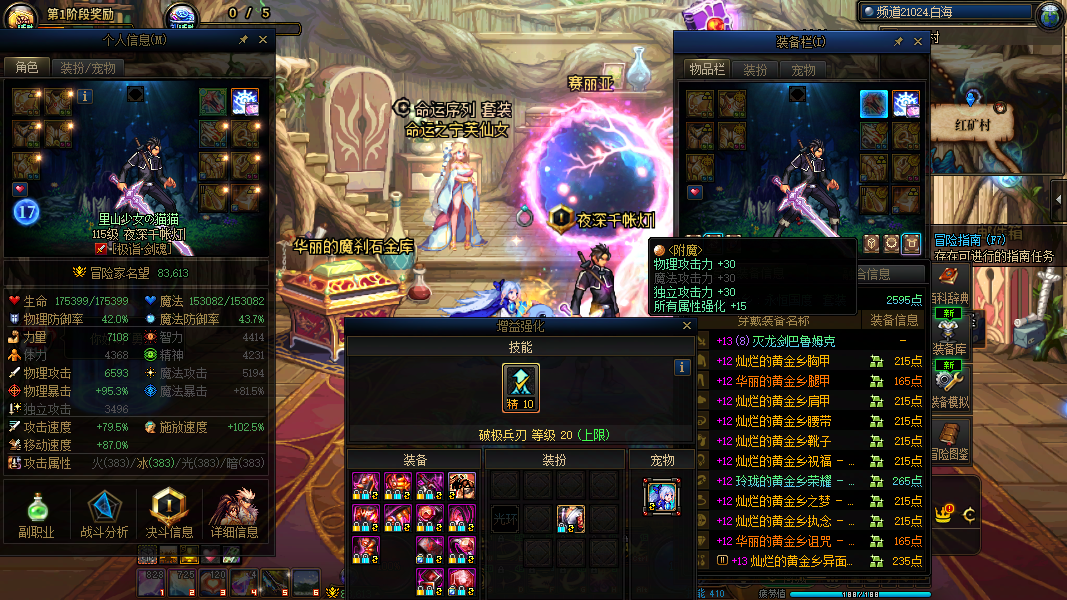Viewport: 1067px width, 600px height.
Task: Select the 物品栏 inventory tab
Action: tap(706, 70)
